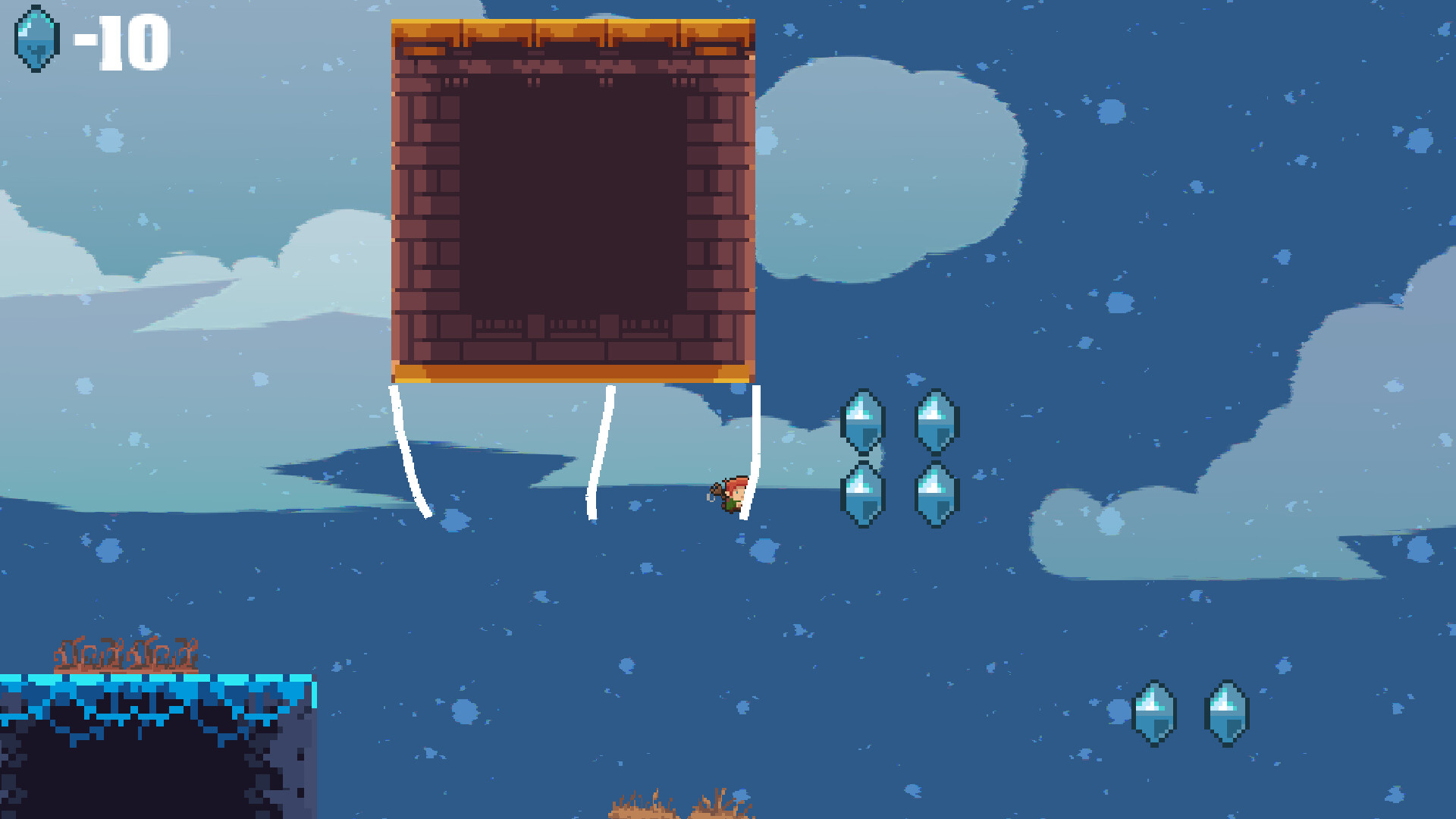Collect the bottom-left crystal of the cluster
This screenshot has height=819, width=1456.
click(x=864, y=493)
